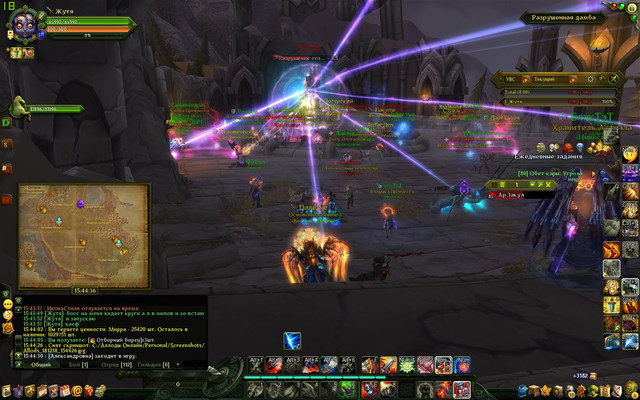Select player portrait of Жутя
640x400 pixels.
pos(23,26)
